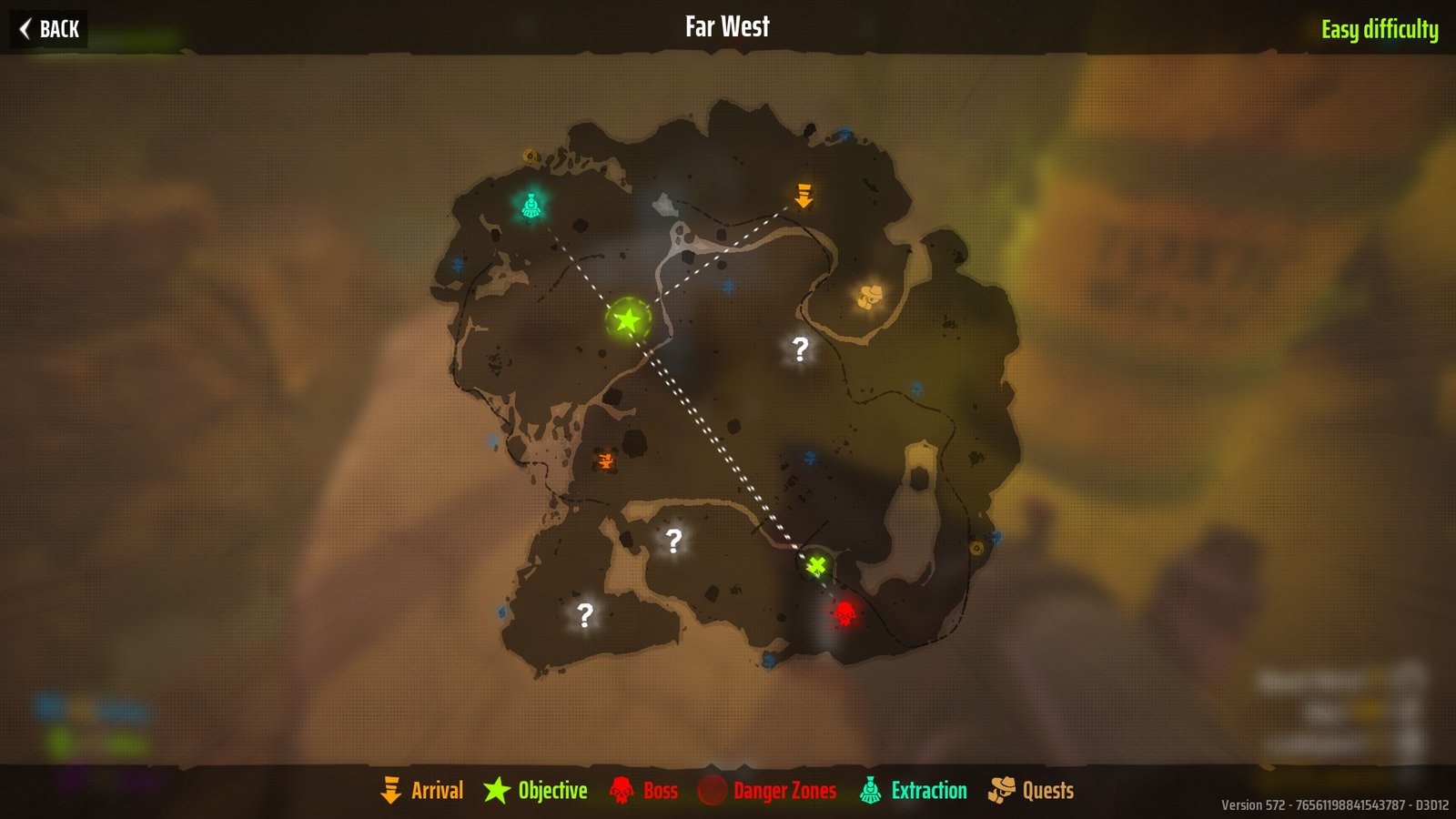Click the Extraction train icon in the legend
Image resolution: width=1456 pixels, height=819 pixels.
click(x=872, y=791)
